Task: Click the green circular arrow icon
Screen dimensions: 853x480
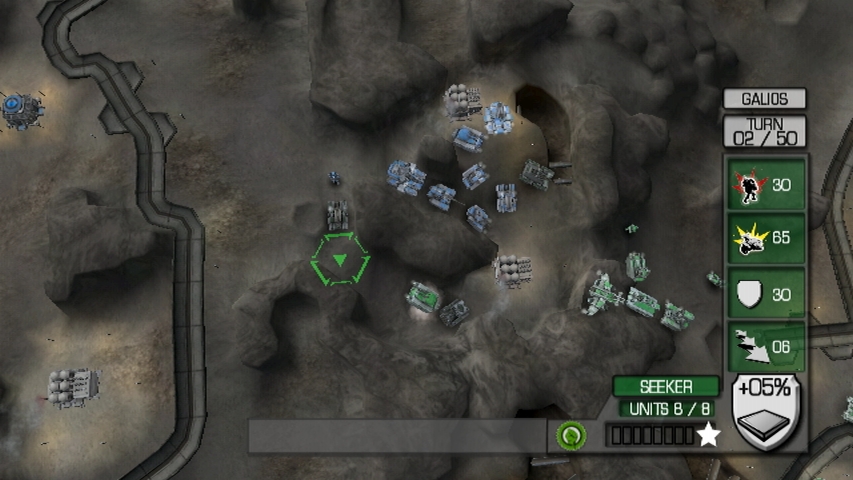Action: point(571,435)
